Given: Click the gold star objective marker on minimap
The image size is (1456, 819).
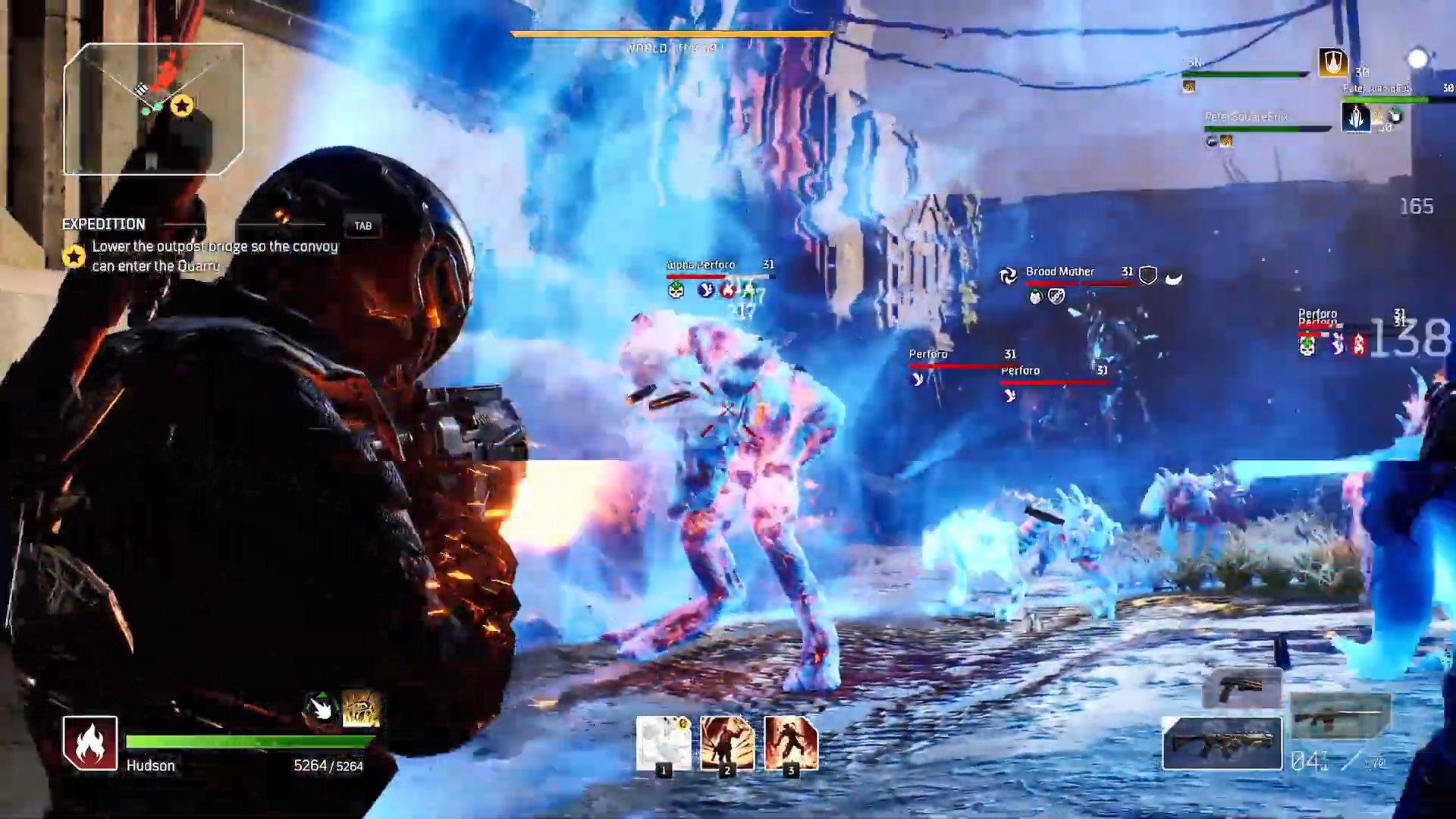Looking at the screenshot, I should tap(181, 106).
